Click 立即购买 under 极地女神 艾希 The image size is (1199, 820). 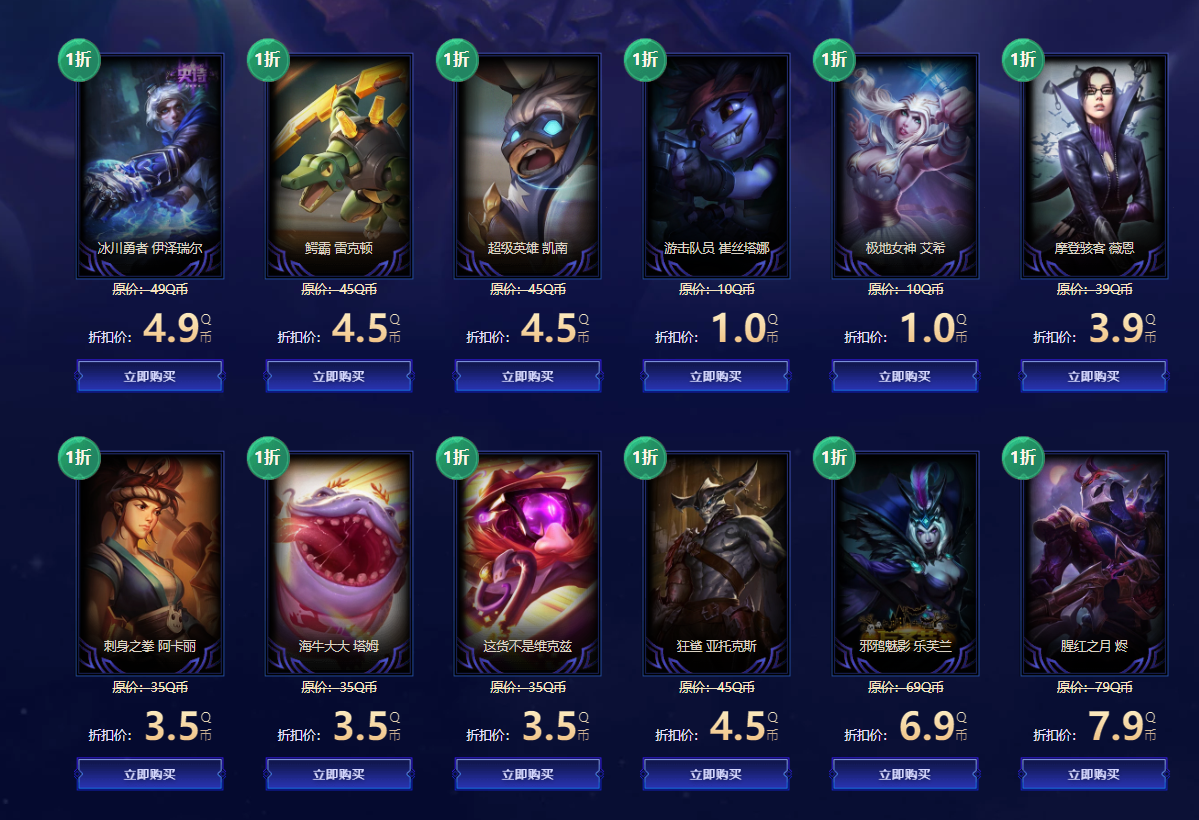click(x=905, y=377)
